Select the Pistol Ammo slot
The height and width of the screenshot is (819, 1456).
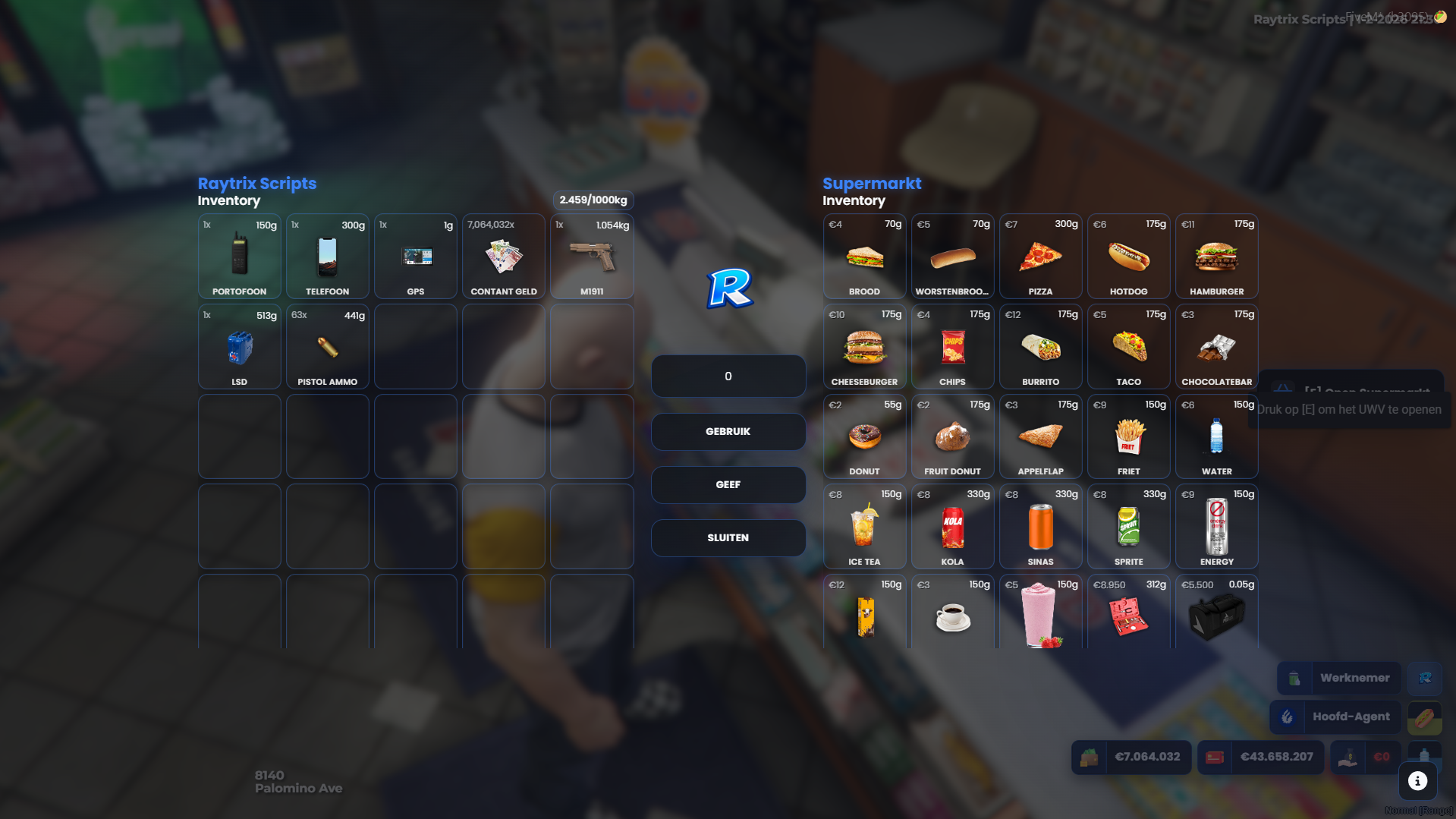327,347
